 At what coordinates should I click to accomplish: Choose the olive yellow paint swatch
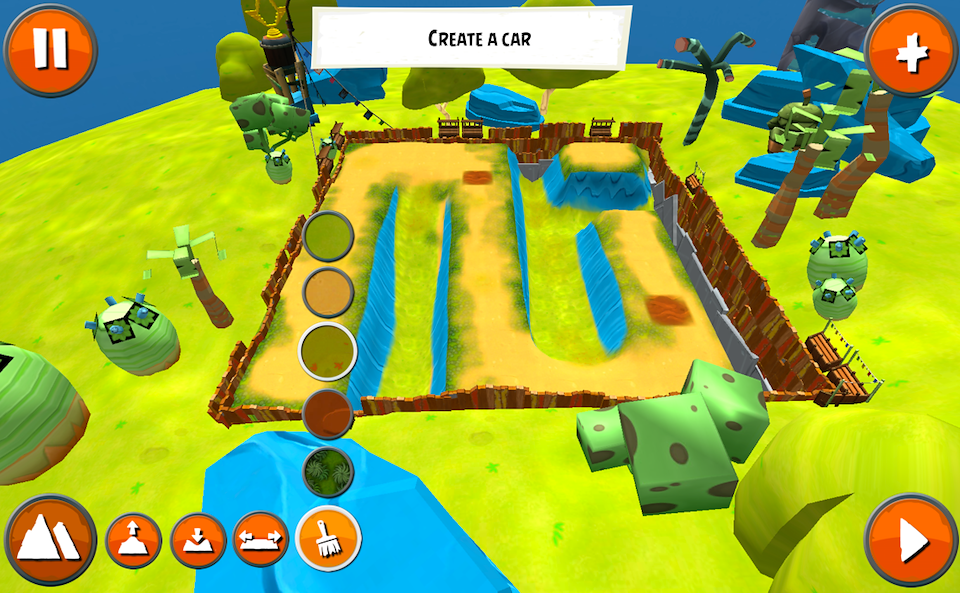click(328, 350)
